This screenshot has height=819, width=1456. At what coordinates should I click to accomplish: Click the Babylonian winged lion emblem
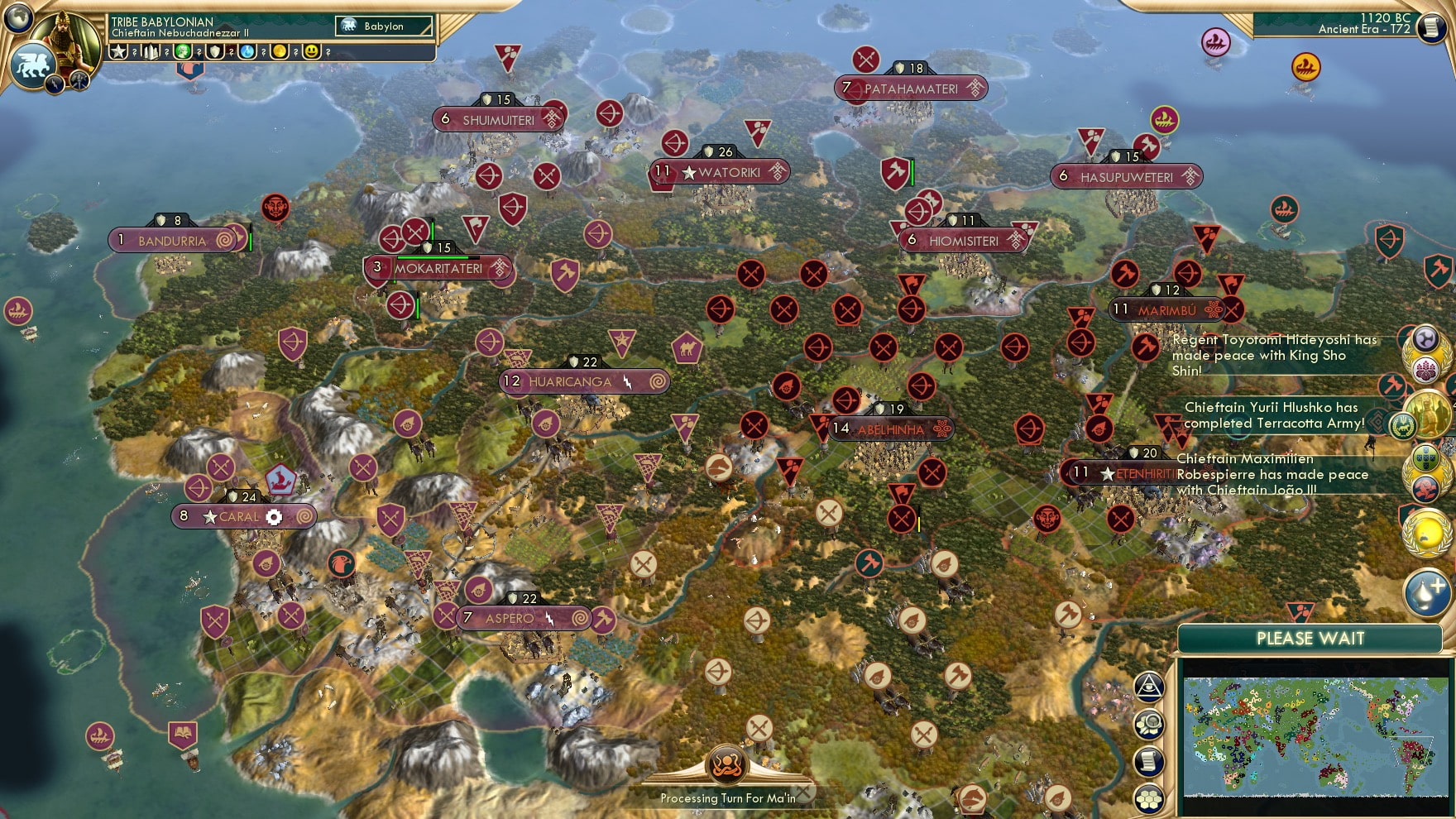(x=34, y=66)
